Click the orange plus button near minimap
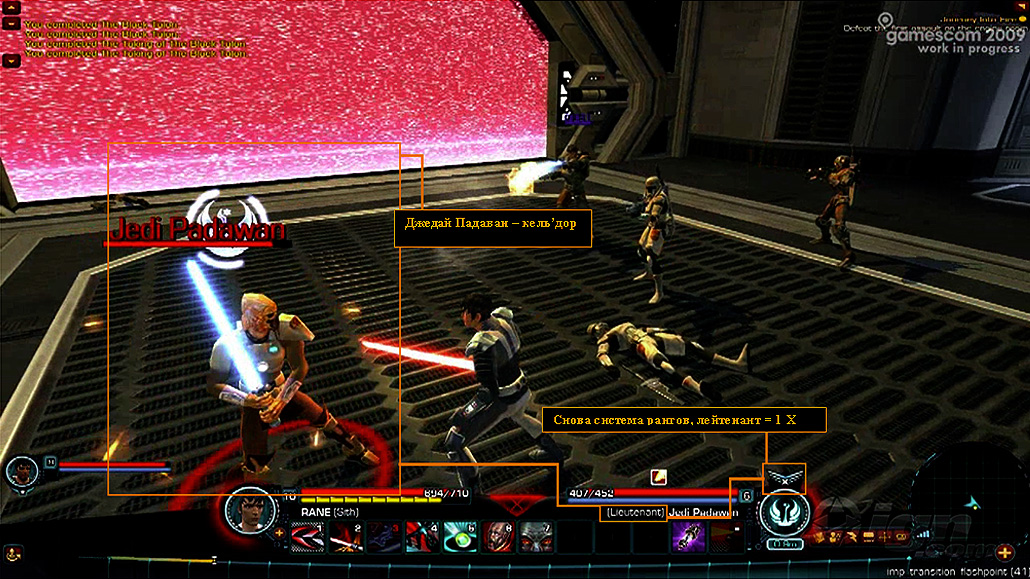Viewport: 1030px width, 579px height. tap(1004, 552)
